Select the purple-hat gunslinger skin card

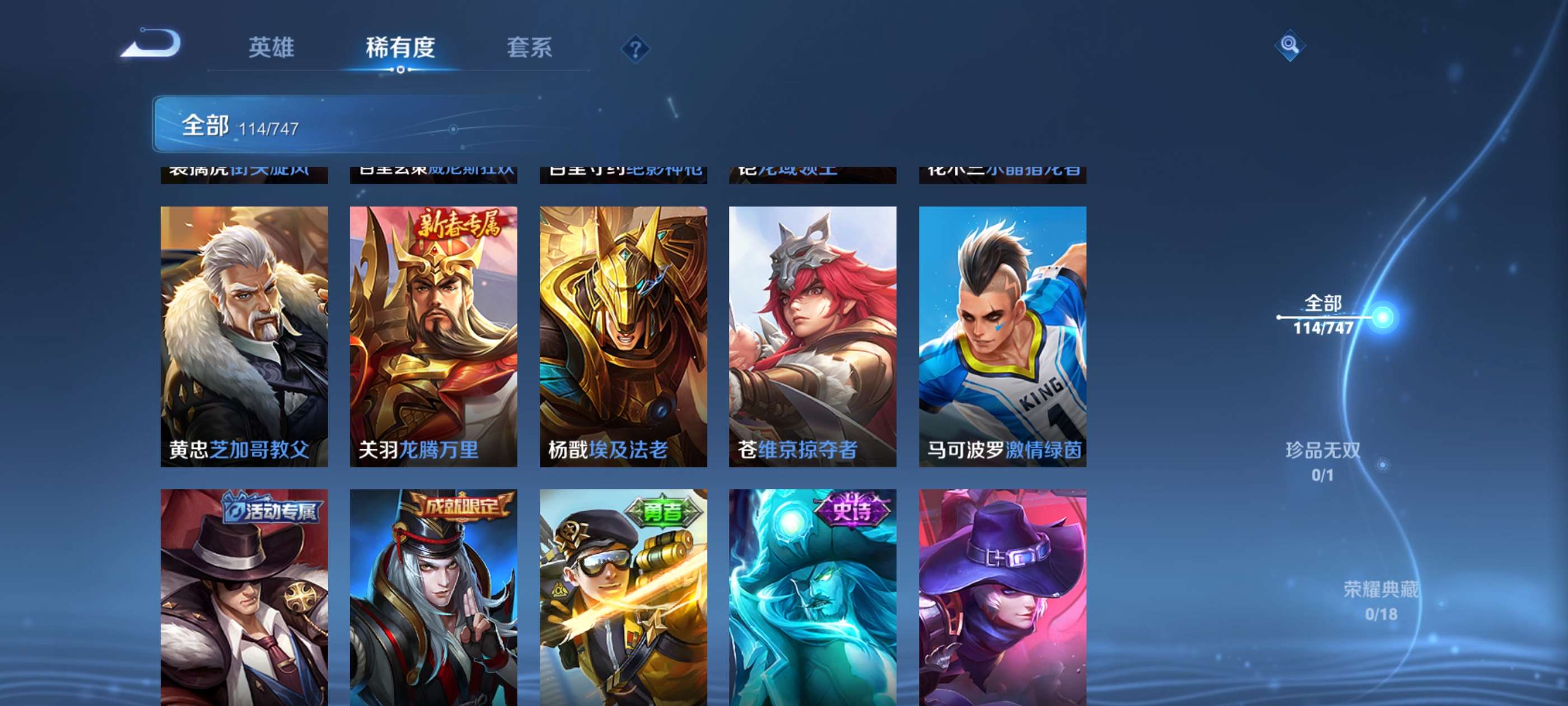[x=1002, y=597]
